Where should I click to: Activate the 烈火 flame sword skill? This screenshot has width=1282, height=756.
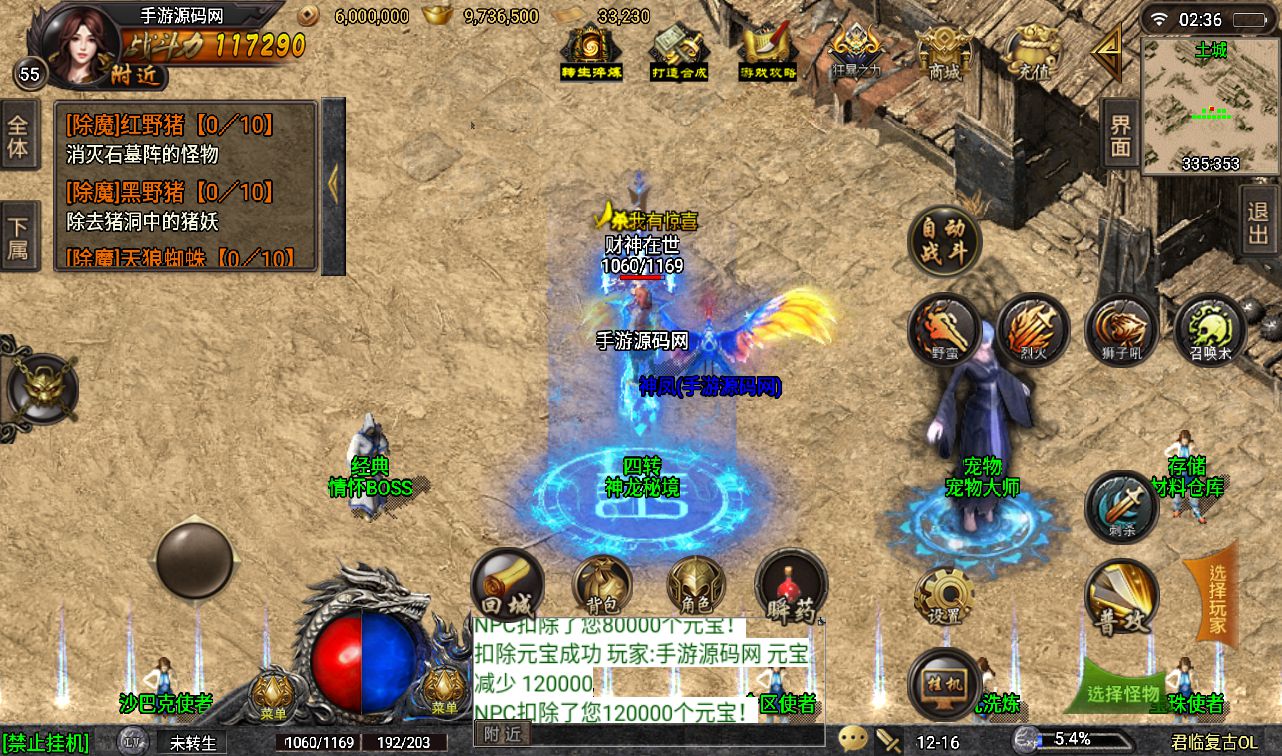[x=1033, y=328]
